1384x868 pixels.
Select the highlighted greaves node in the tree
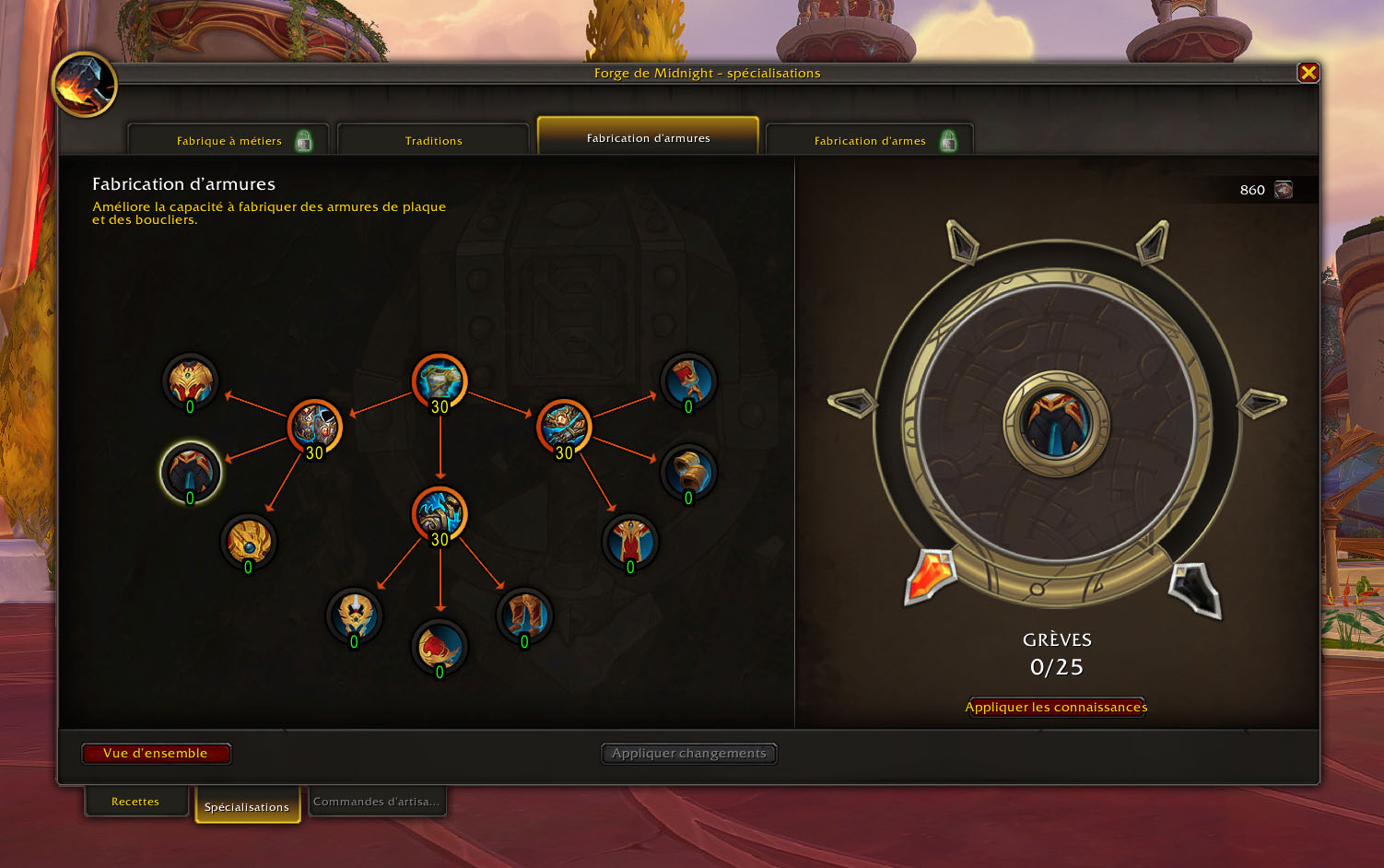191,472
